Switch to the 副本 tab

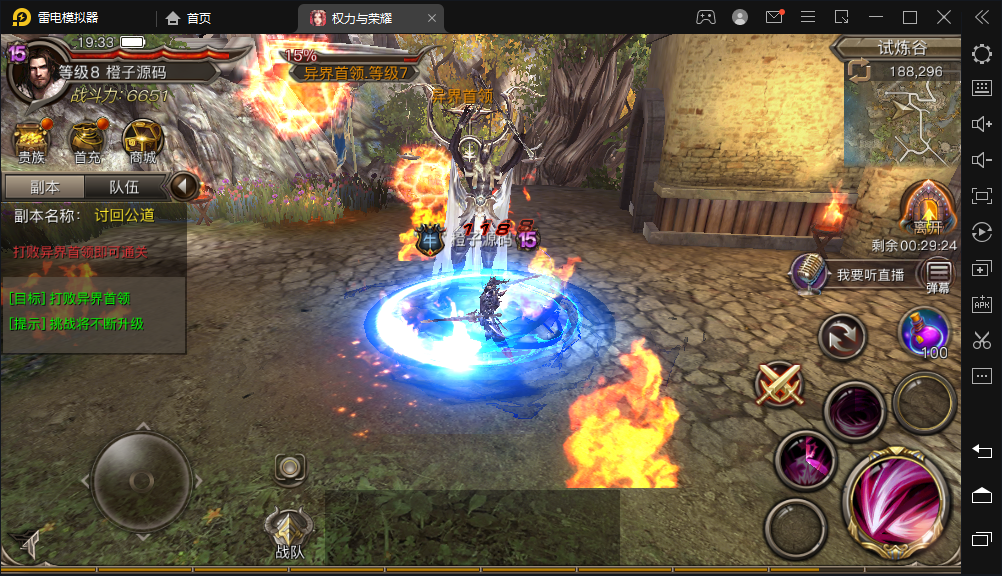click(x=44, y=187)
